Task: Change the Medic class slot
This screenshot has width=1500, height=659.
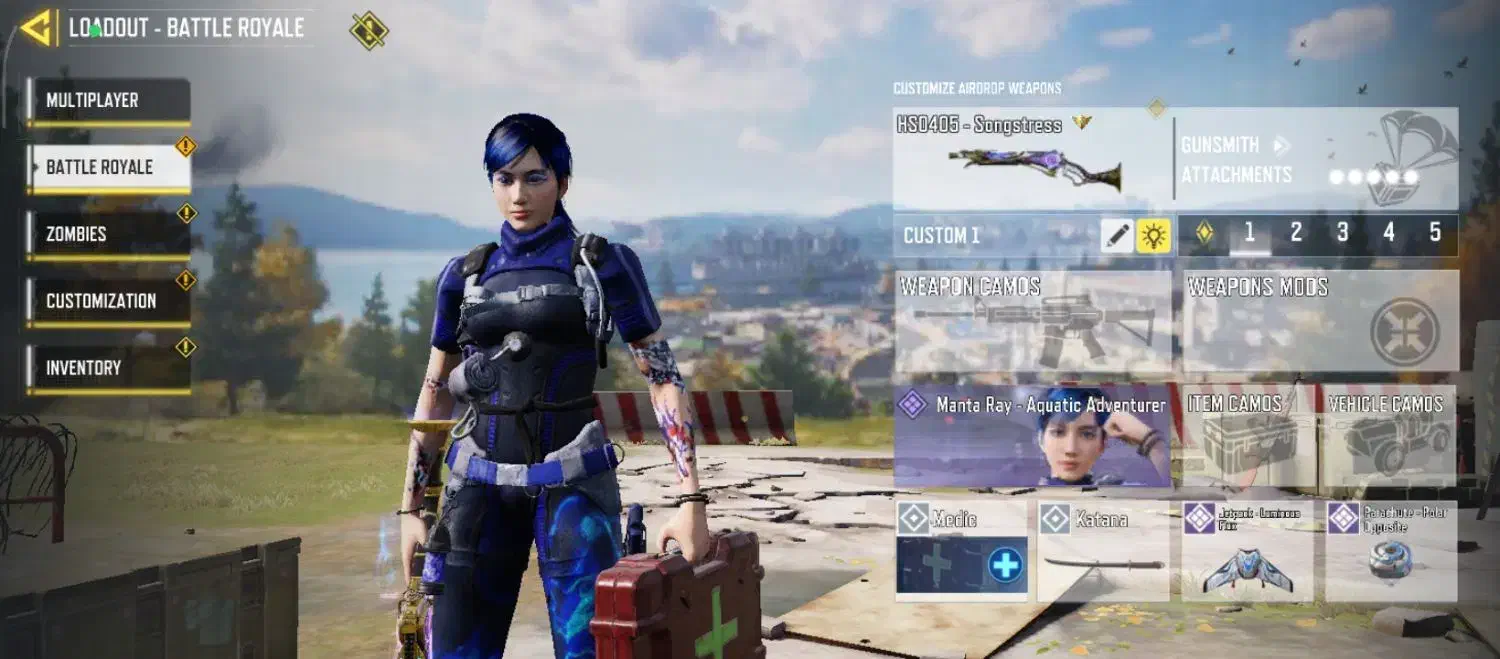Action: [x=961, y=552]
